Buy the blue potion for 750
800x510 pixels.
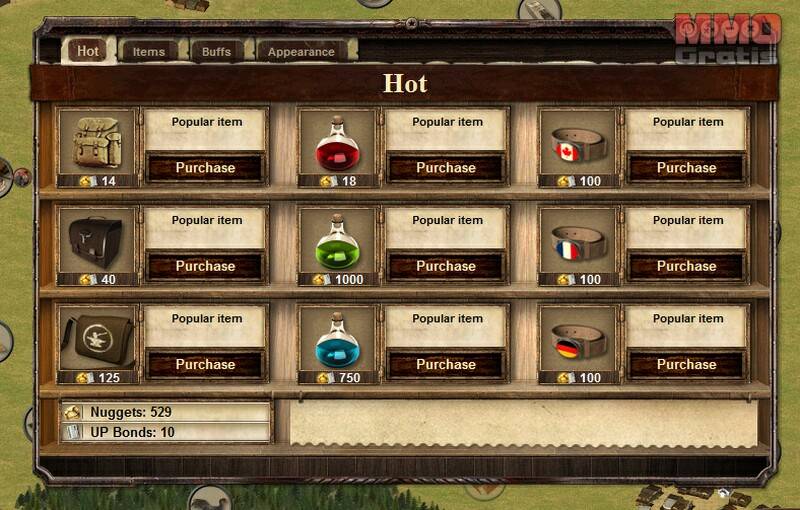pos(445,364)
